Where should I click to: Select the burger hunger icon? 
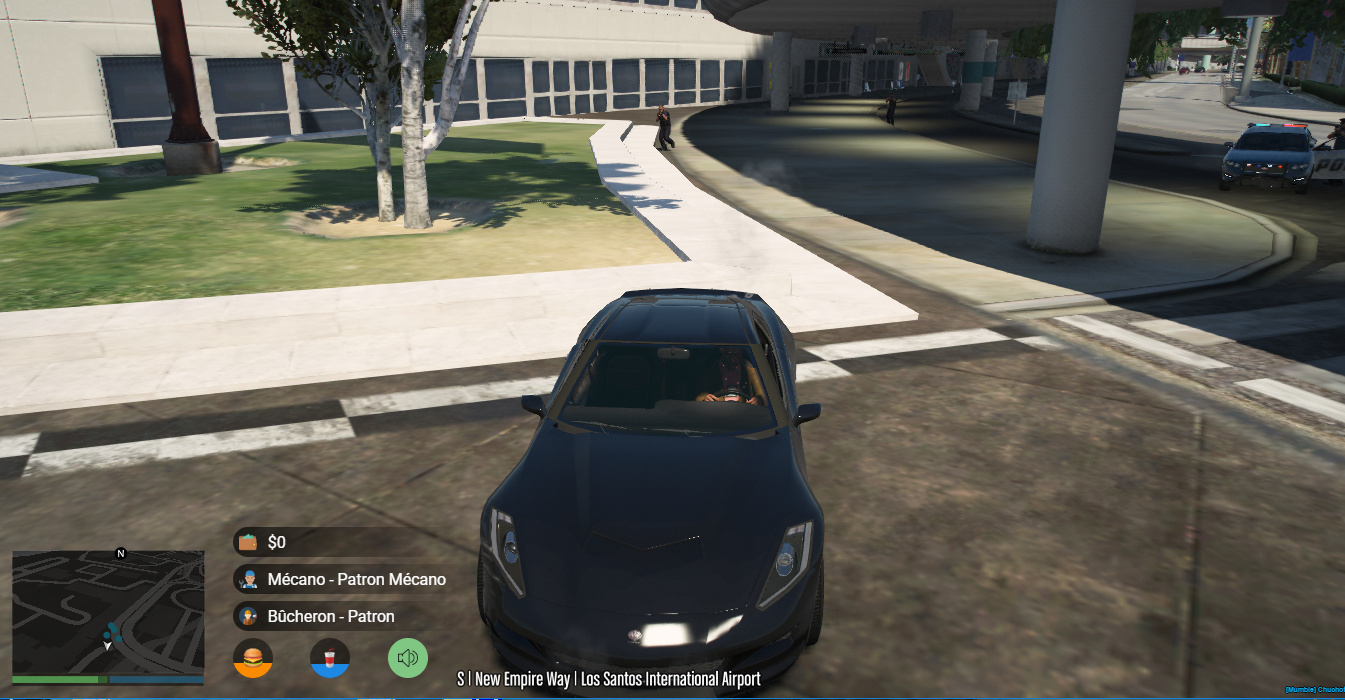tap(253, 657)
